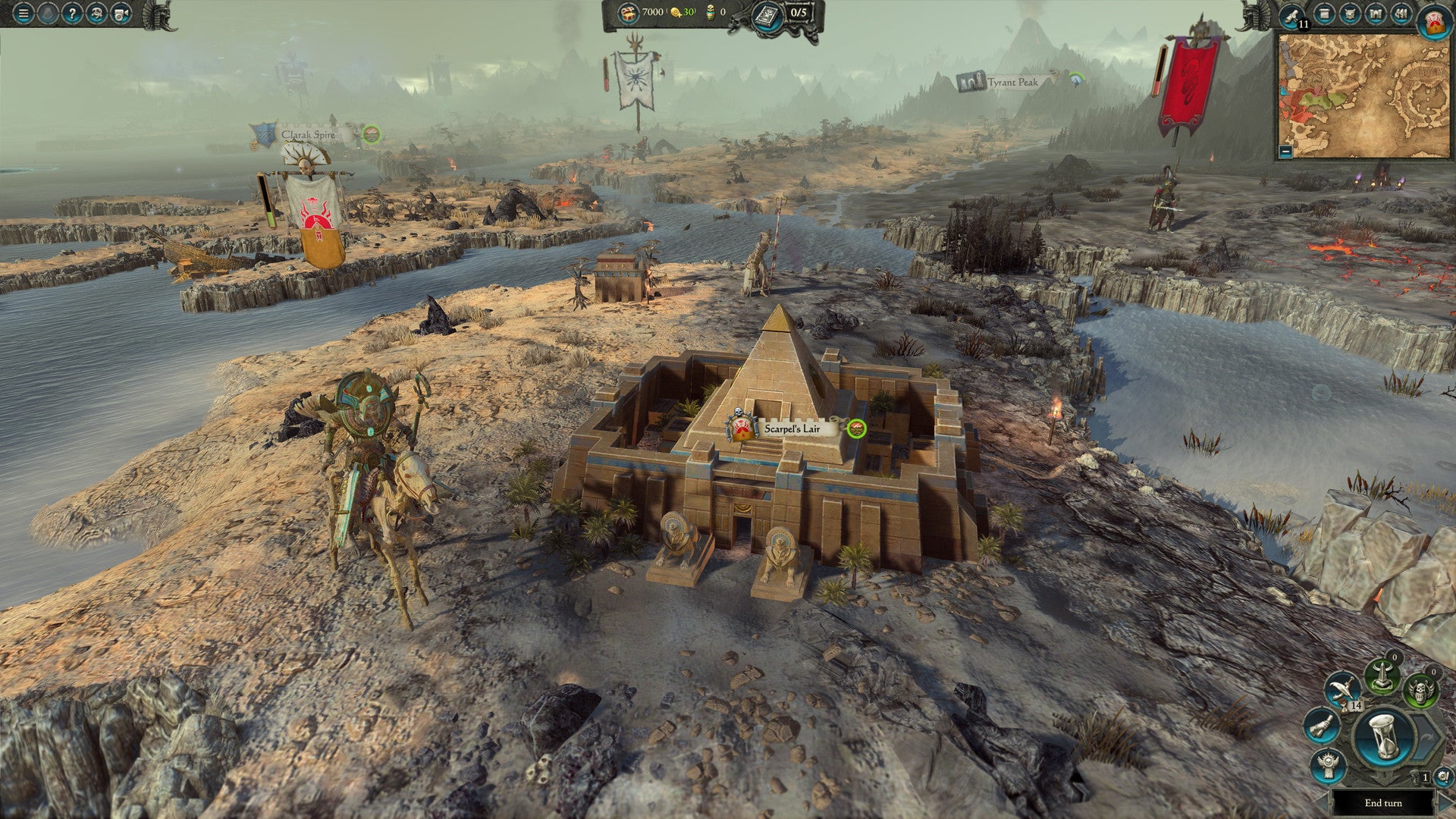Toggle the muted shield icon beside the menu button

point(47,13)
